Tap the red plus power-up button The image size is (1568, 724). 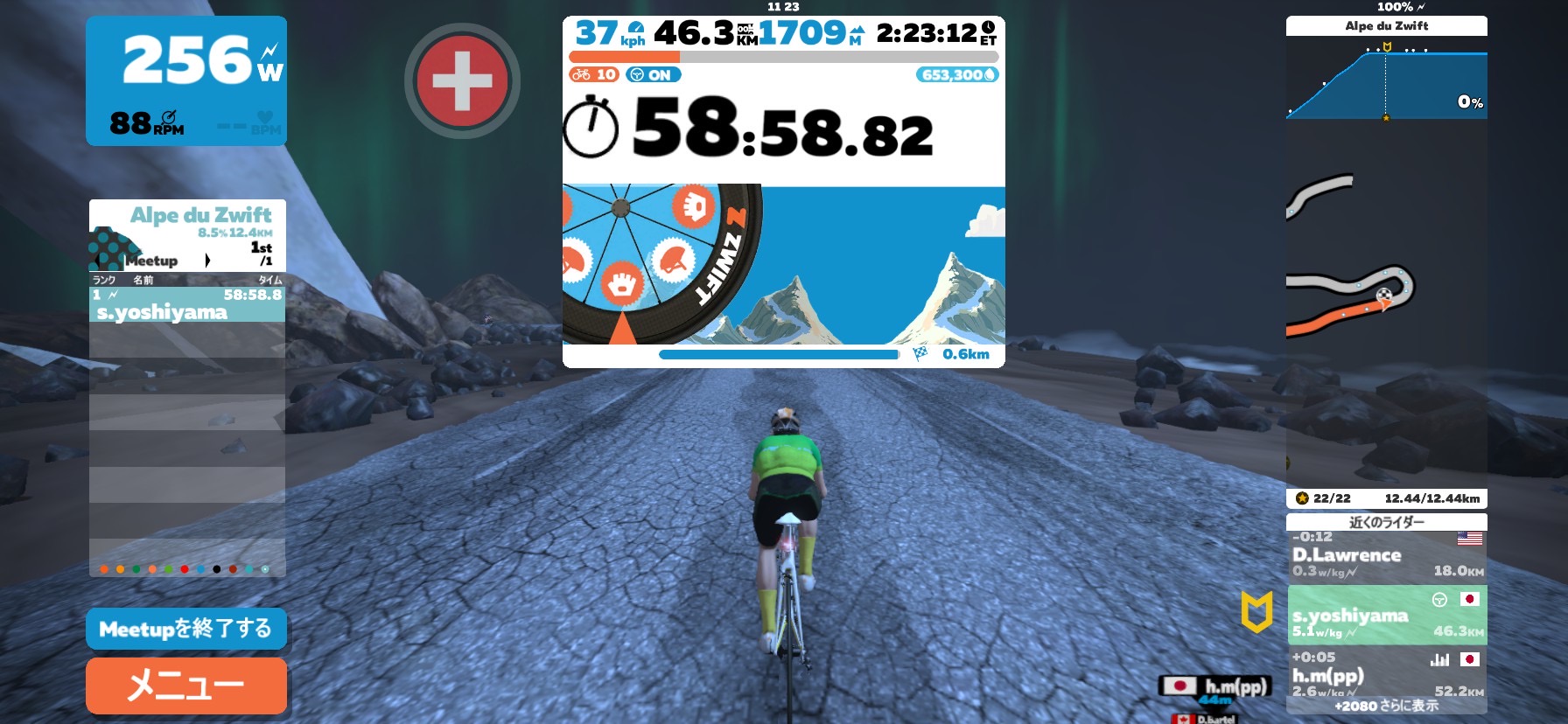click(x=462, y=81)
